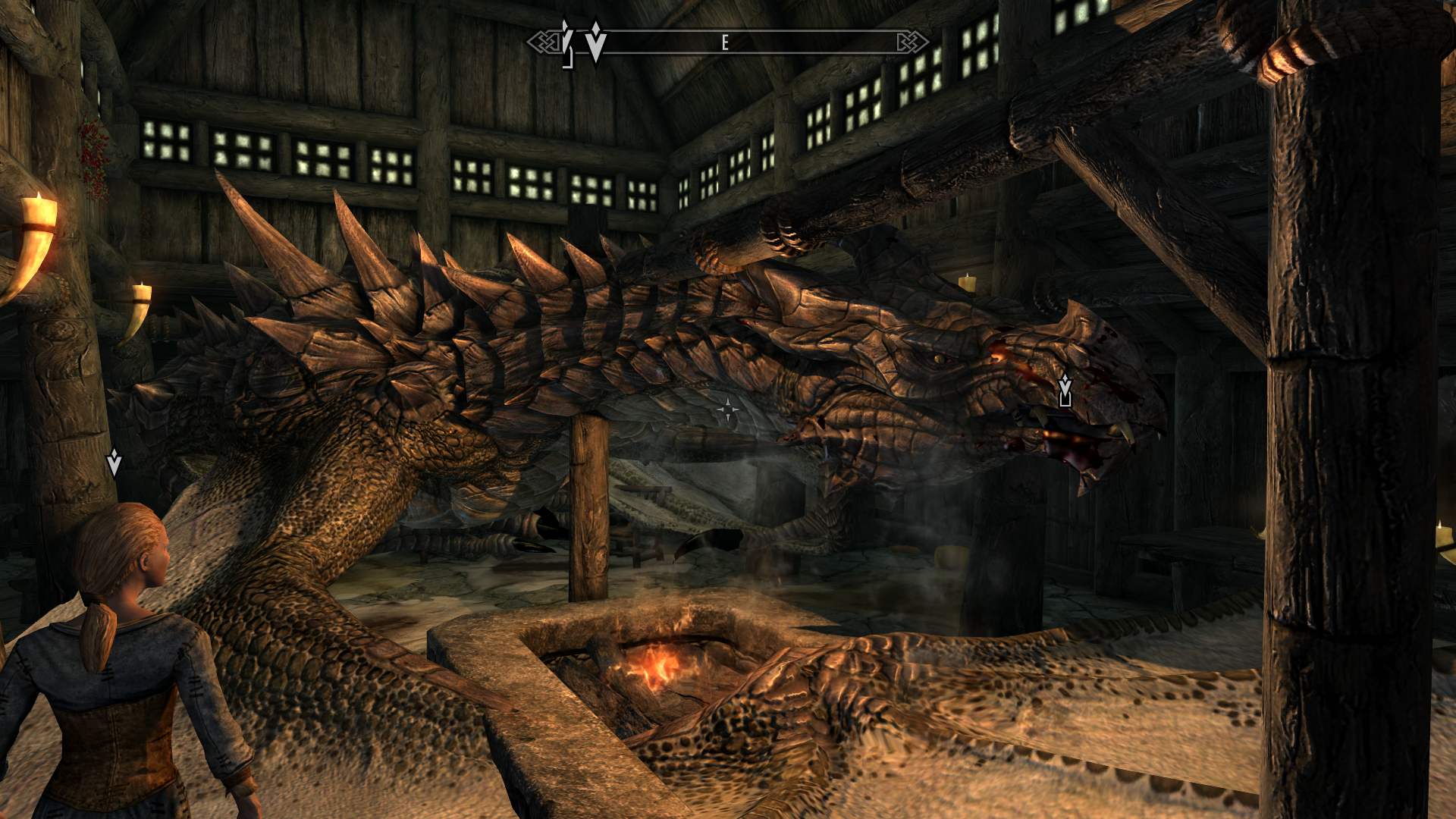Click the floating quest marker above the woman
The height and width of the screenshot is (819, 1456).
click(114, 462)
